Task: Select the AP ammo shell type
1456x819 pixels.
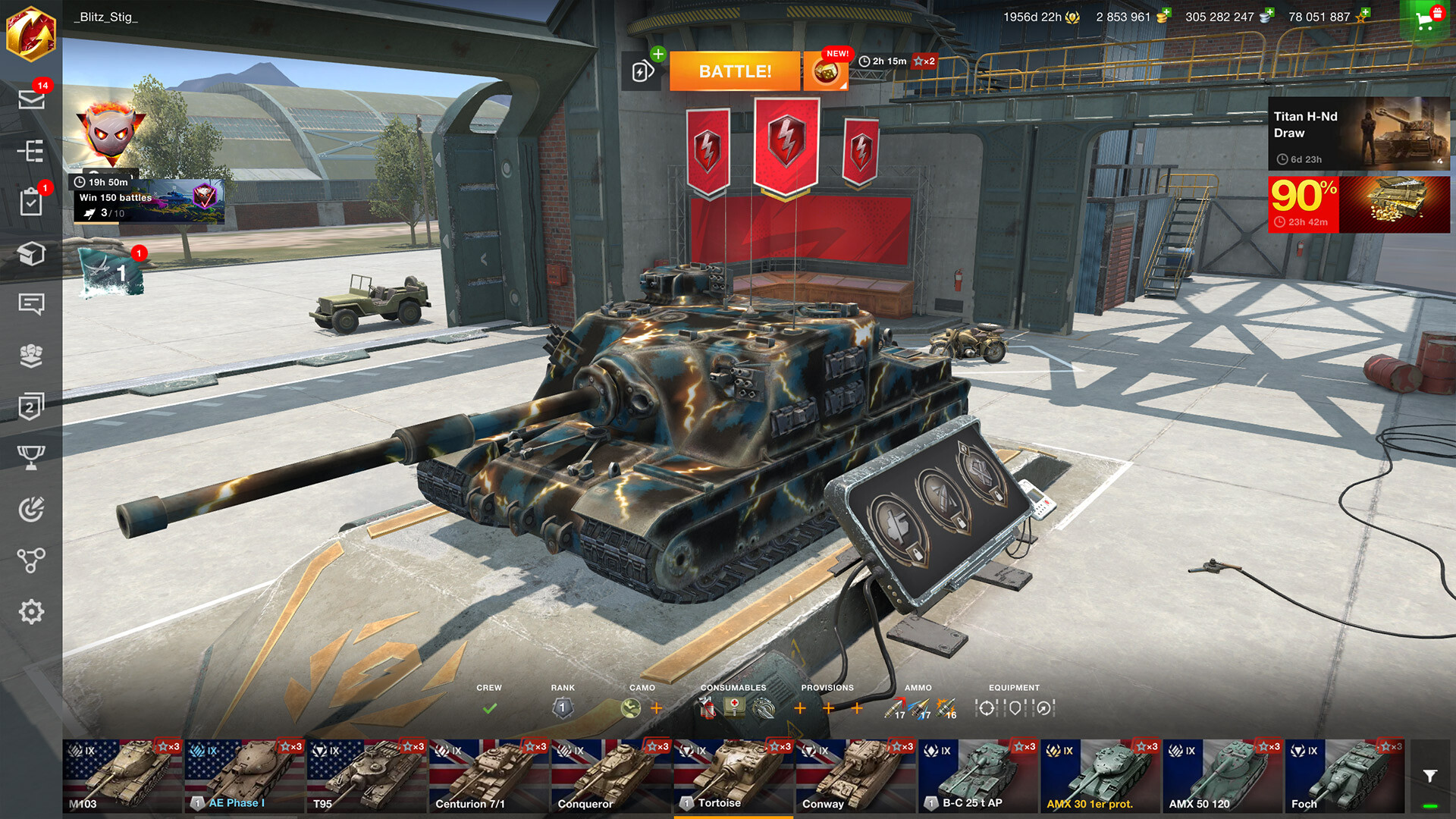Action: coord(894,709)
